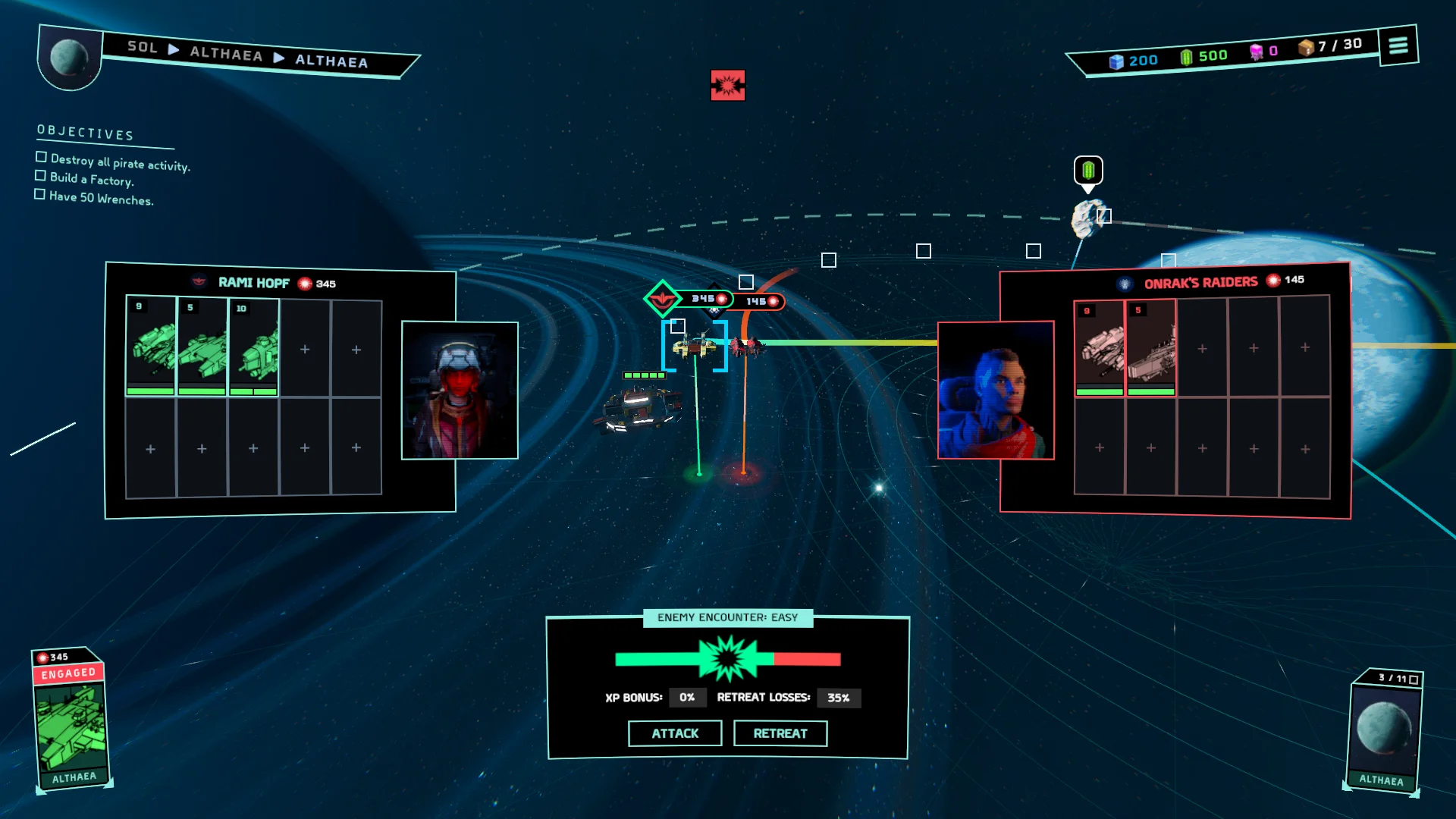This screenshot has height=819, width=1456.
Task: Attack the enemy fleet
Action: coord(674,733)
